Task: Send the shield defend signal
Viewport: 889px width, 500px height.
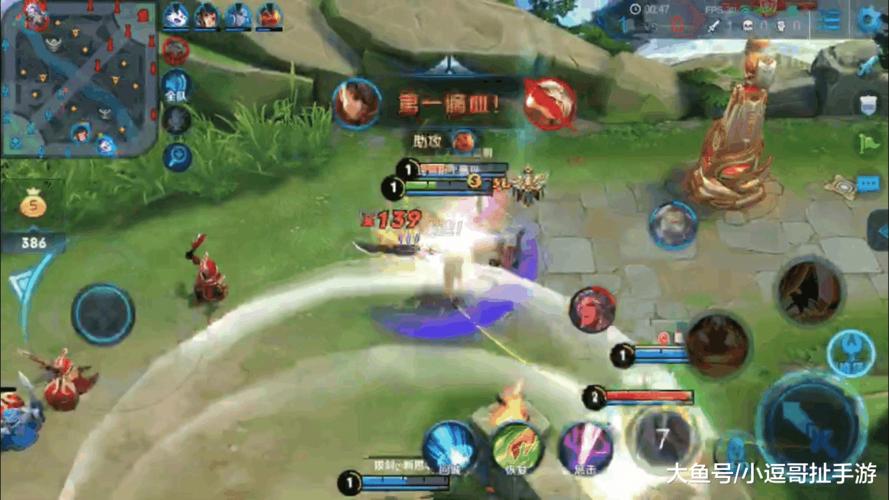Action: click(867, 103)
